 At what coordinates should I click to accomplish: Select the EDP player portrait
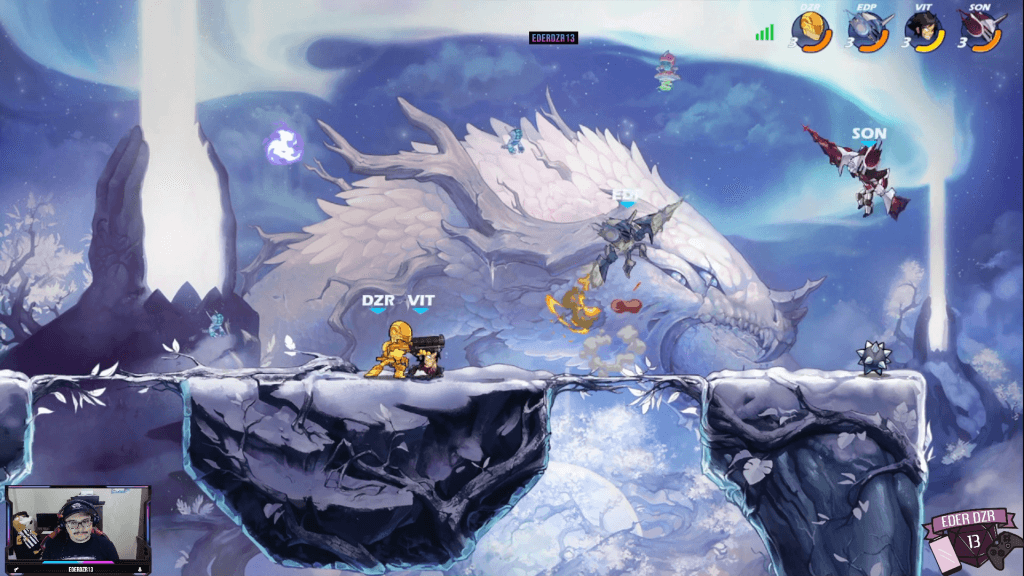coord(865,29)
